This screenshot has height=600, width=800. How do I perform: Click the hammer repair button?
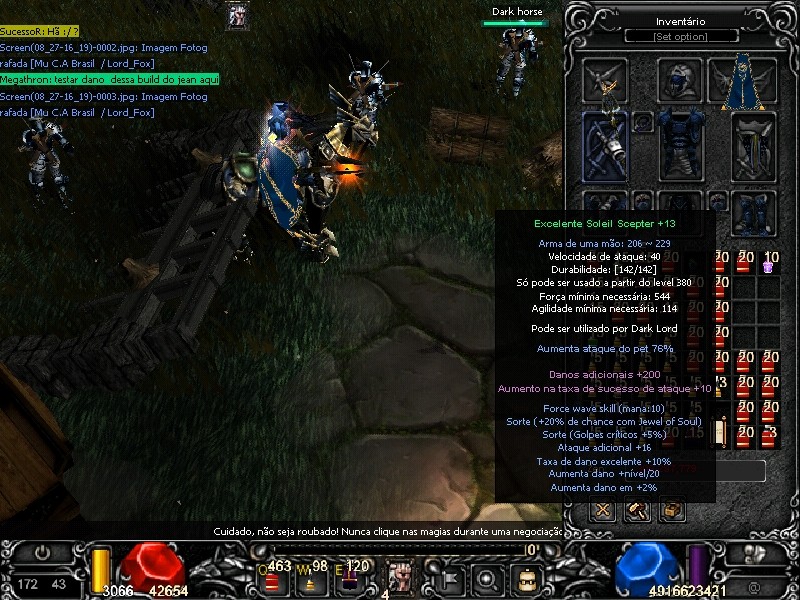[x=637, y=511]
